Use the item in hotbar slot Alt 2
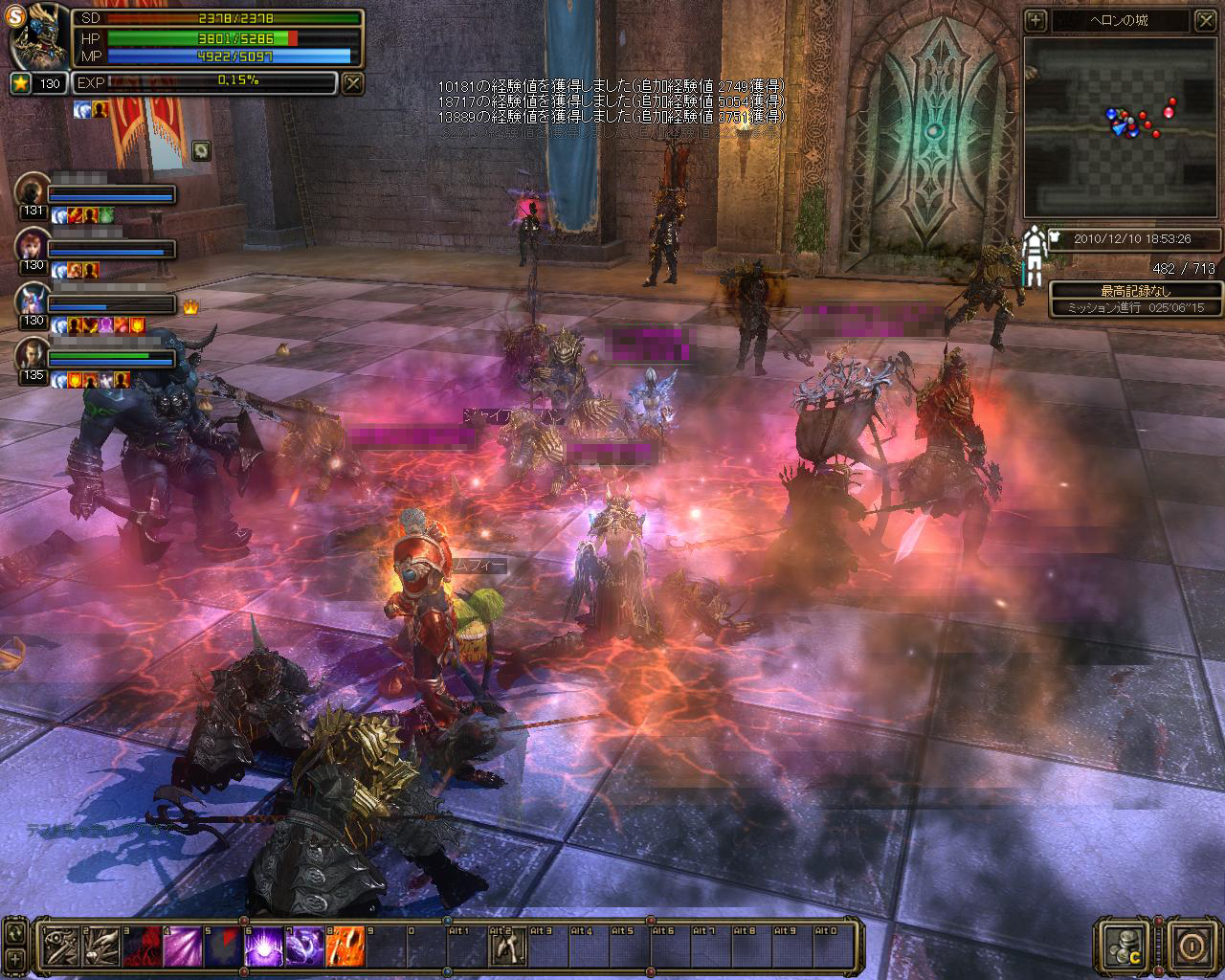The height and width of the screenshot is (980, 1225). (506, 947)
